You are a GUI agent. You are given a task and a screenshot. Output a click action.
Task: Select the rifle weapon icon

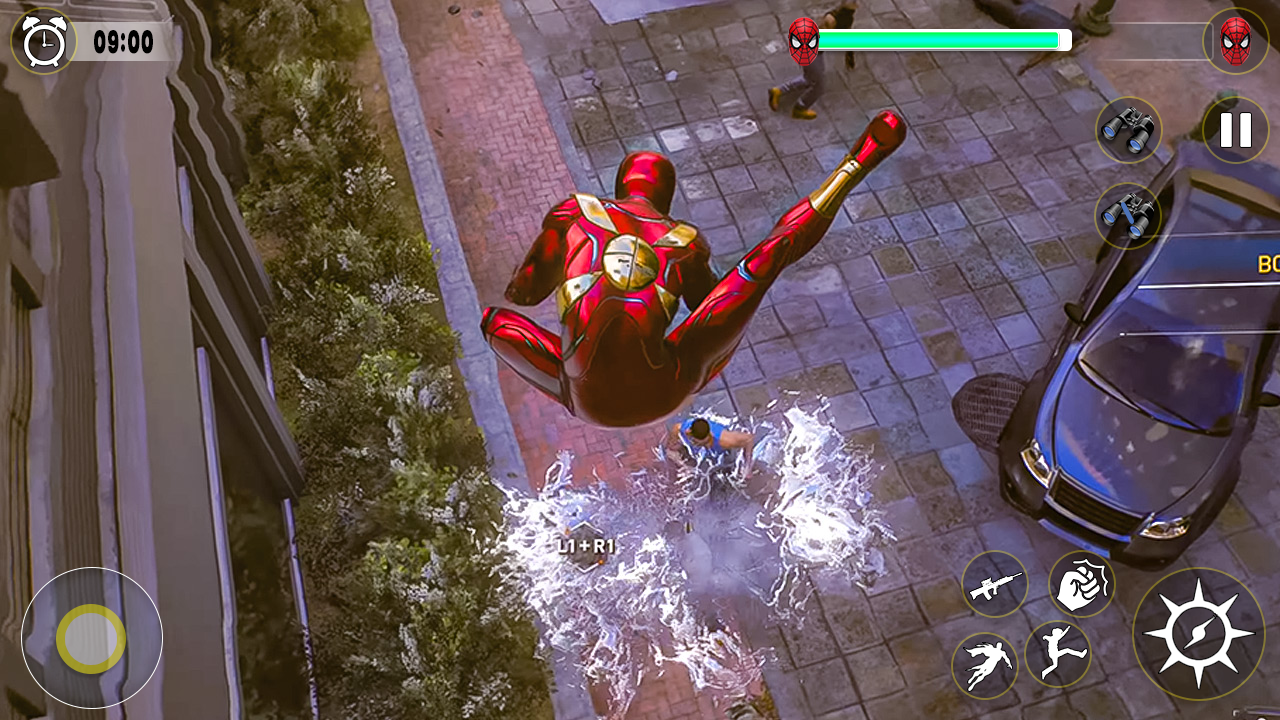[x=996, y=585]
